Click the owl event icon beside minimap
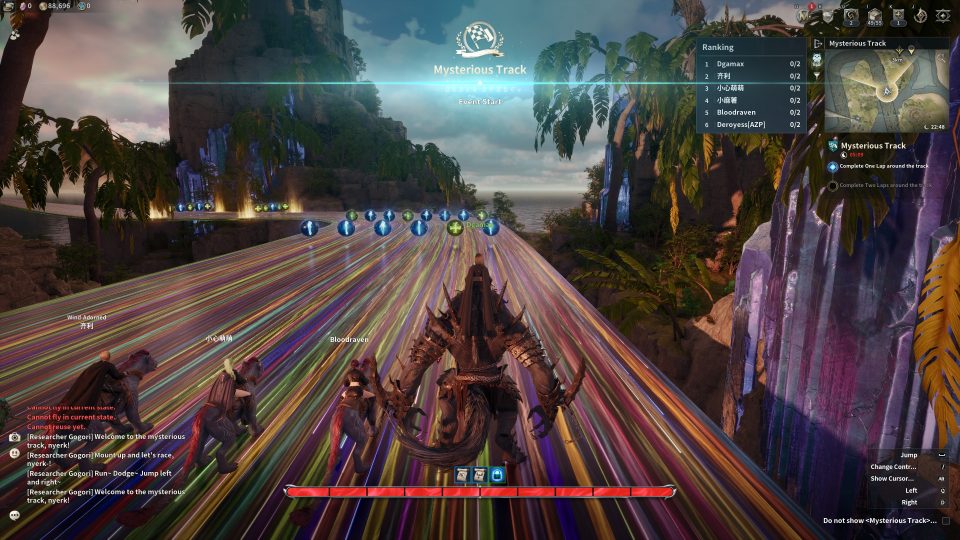This screenshot has width=960, height=540. coord(816,59)
